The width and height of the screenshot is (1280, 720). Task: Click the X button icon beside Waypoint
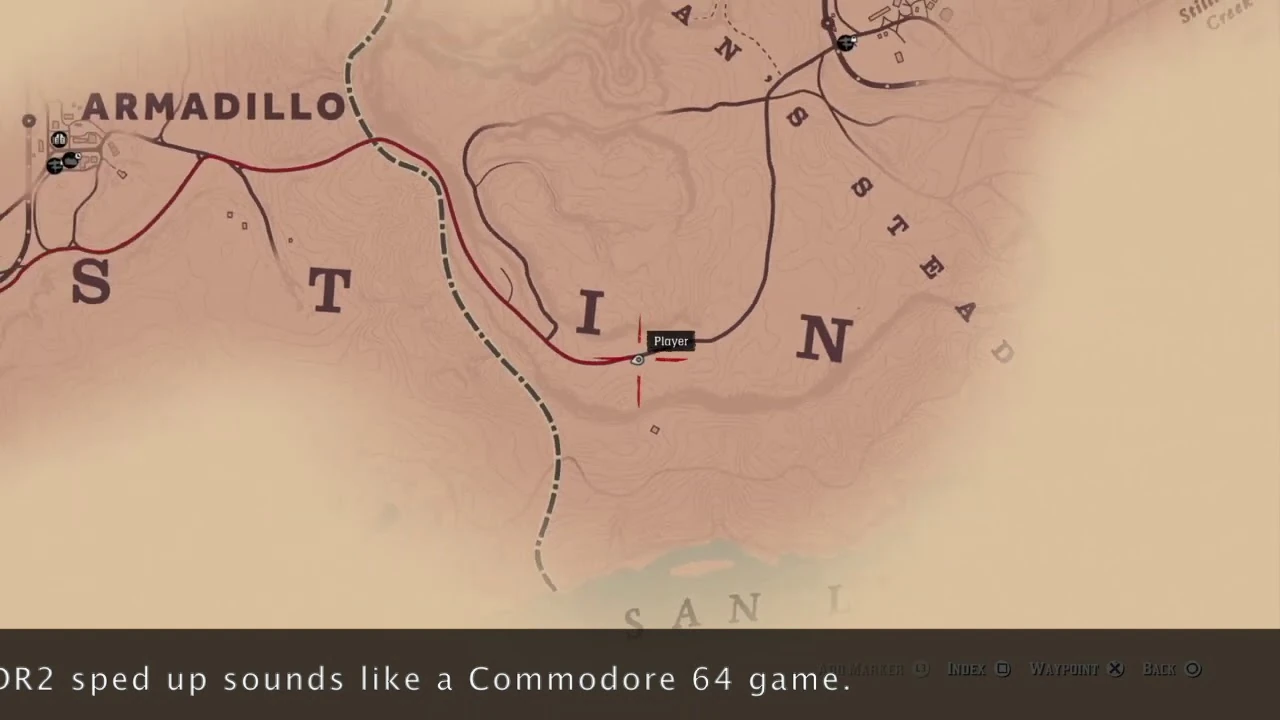click(x=1115, y=669)
